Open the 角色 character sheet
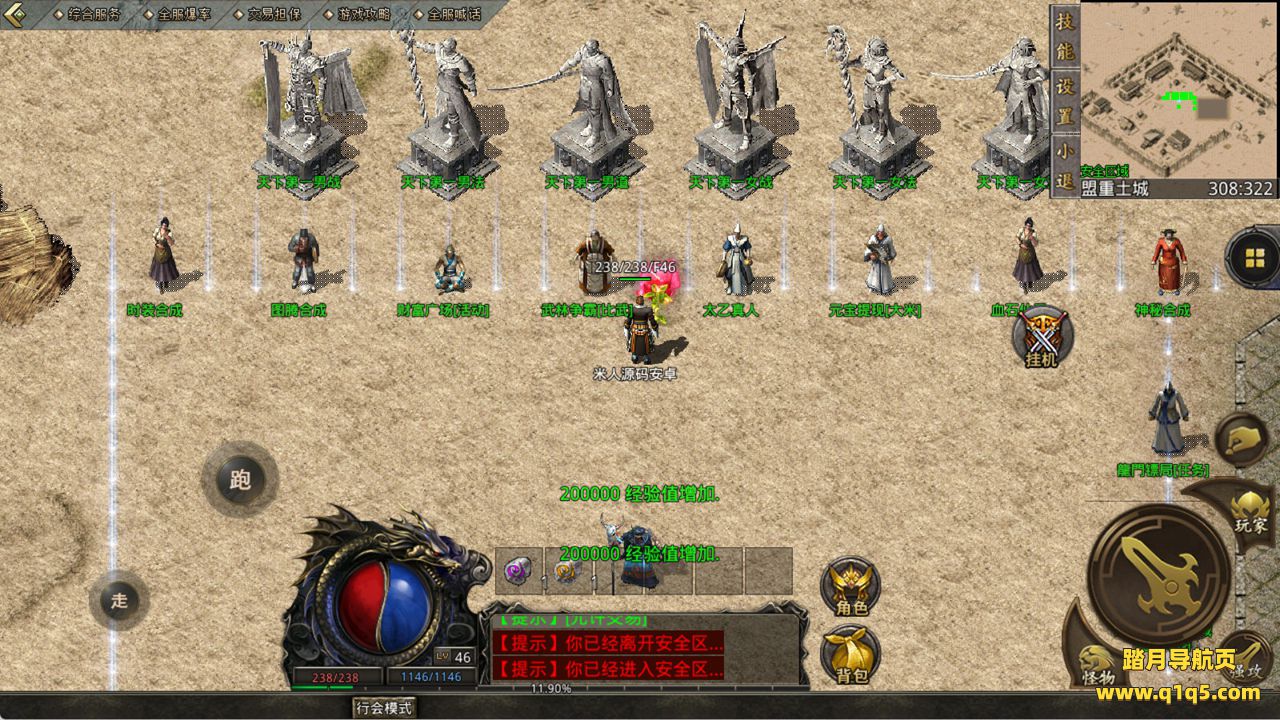Image resolution: width=1280 pixels, height=720 pixels. pos(851,587)
